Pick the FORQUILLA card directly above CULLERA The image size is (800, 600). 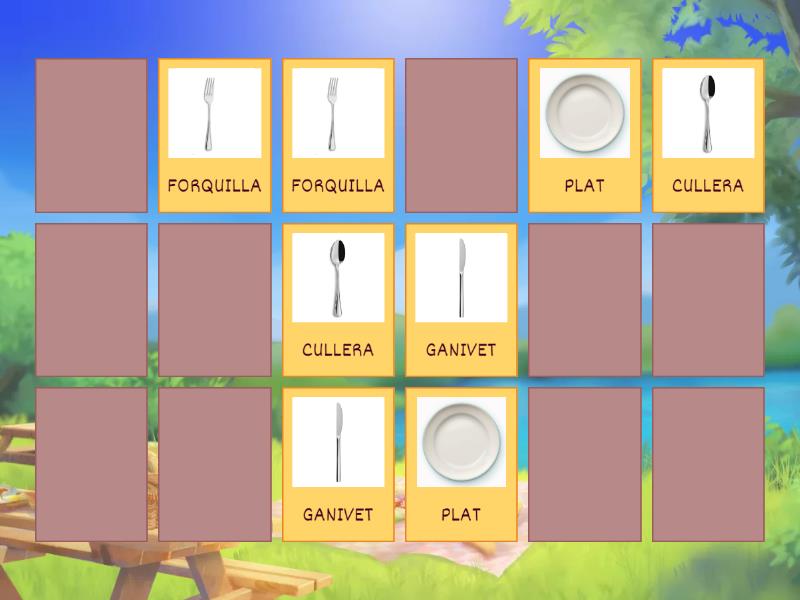point(338,135)
